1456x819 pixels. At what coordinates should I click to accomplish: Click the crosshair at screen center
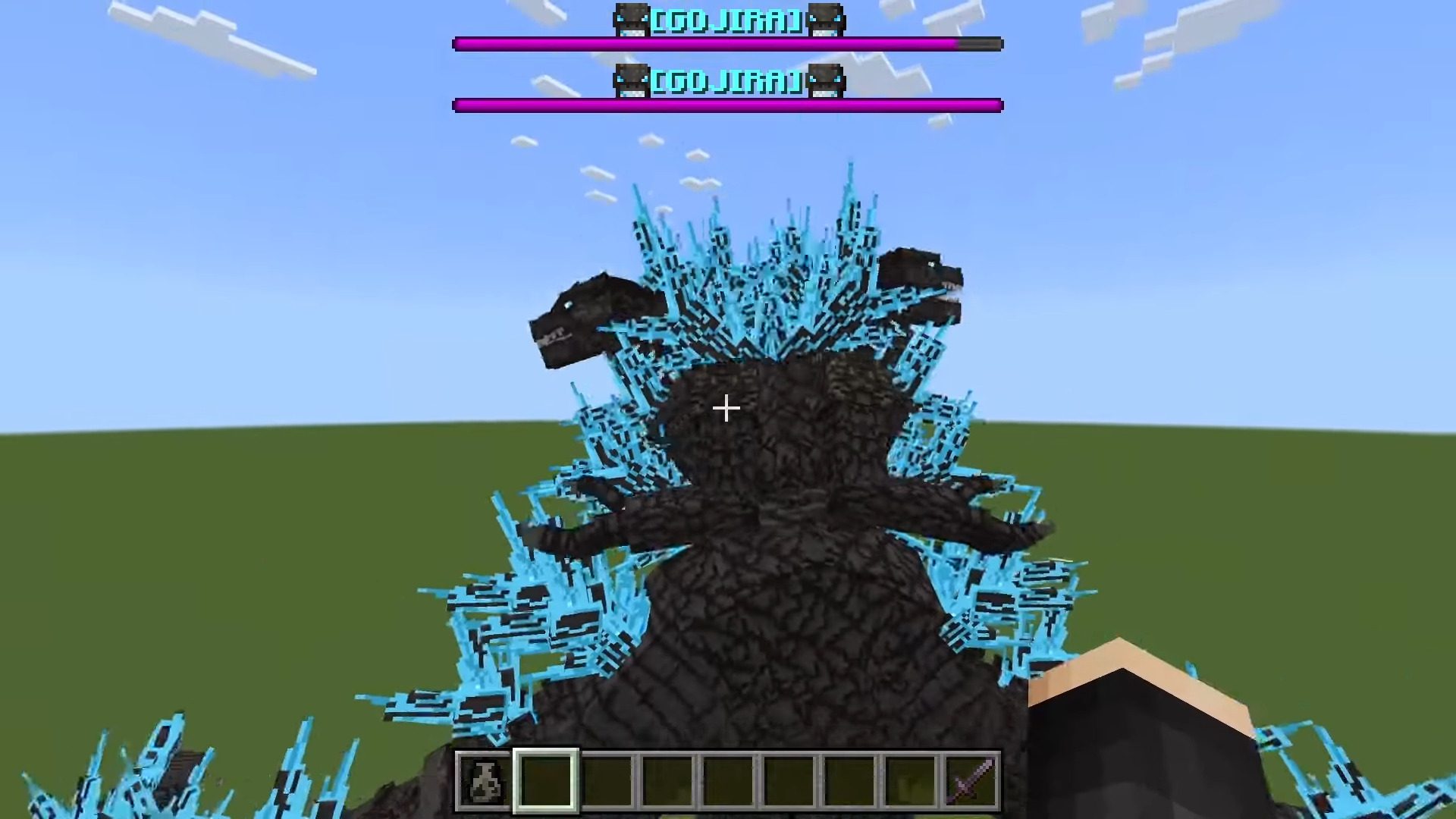[x=726, y=409]
